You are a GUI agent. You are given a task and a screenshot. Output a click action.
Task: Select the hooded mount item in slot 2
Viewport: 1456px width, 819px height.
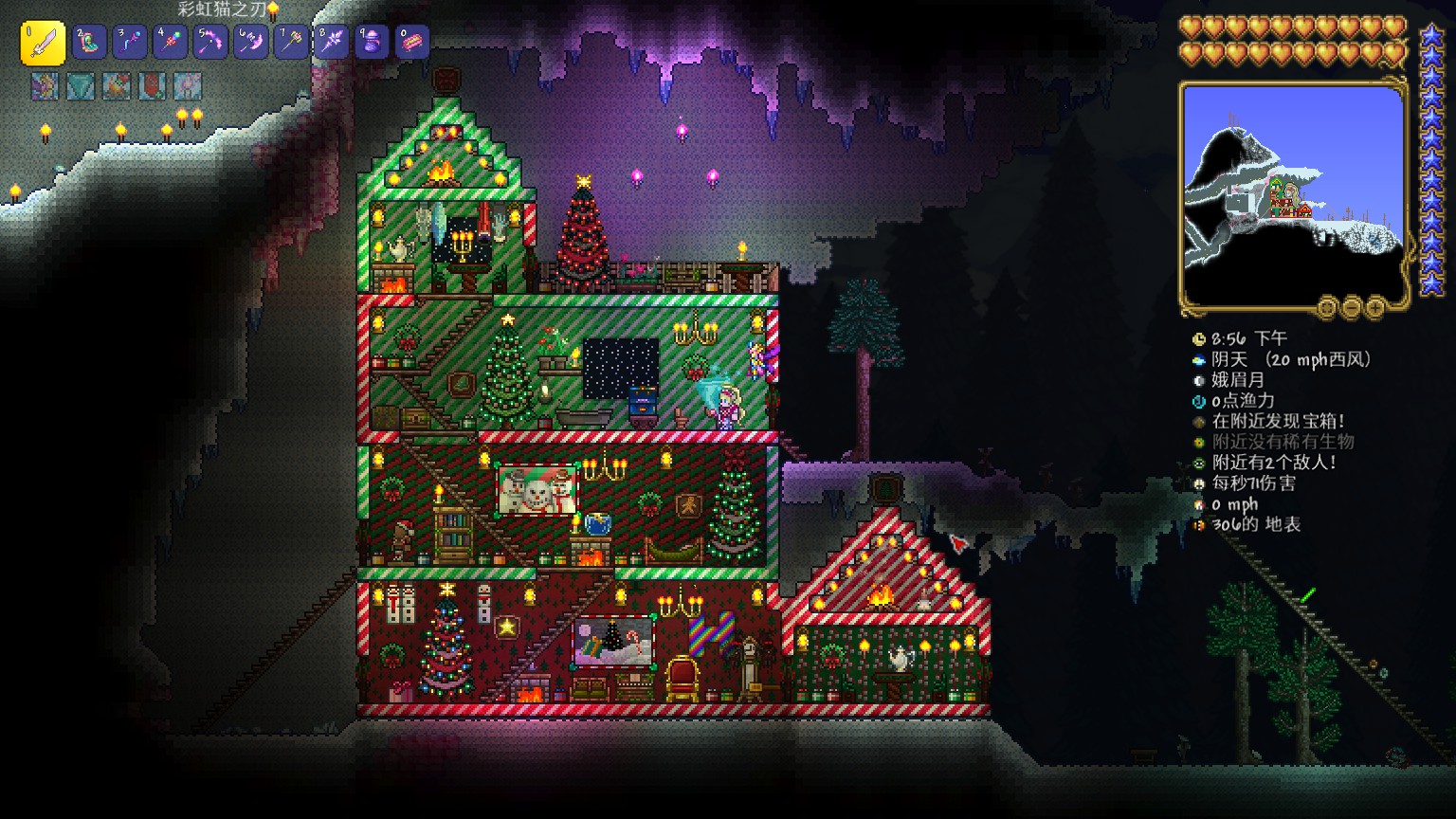(x=90, y=42)
